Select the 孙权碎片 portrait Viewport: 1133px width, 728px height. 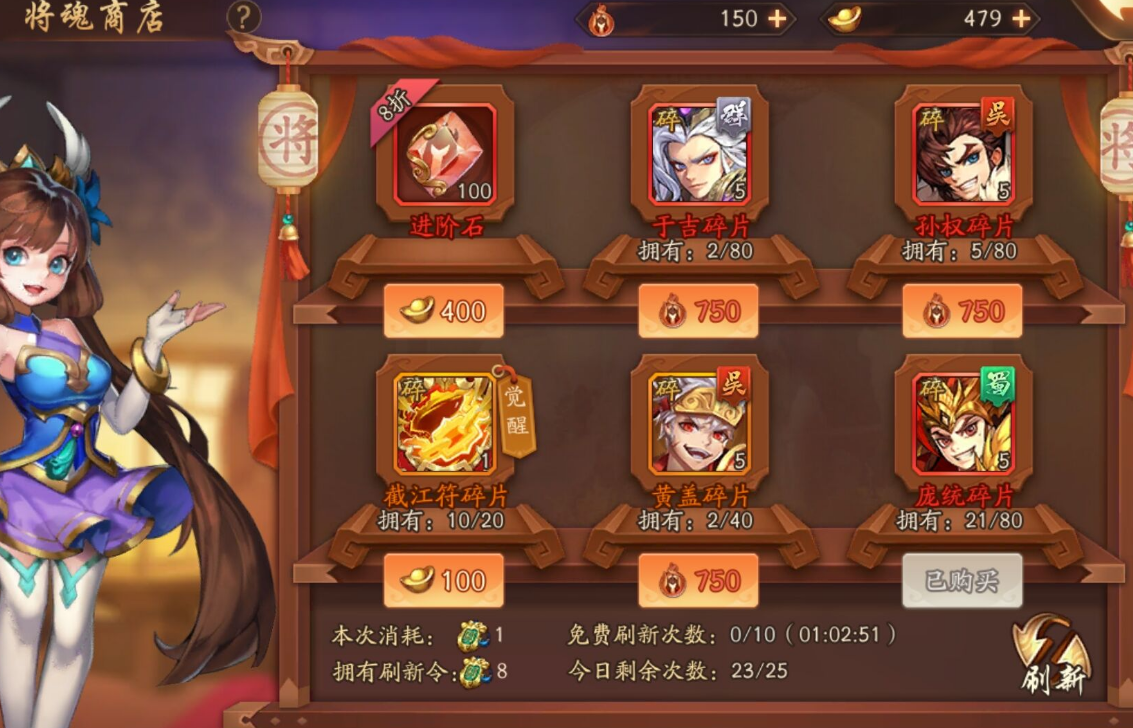963,154
